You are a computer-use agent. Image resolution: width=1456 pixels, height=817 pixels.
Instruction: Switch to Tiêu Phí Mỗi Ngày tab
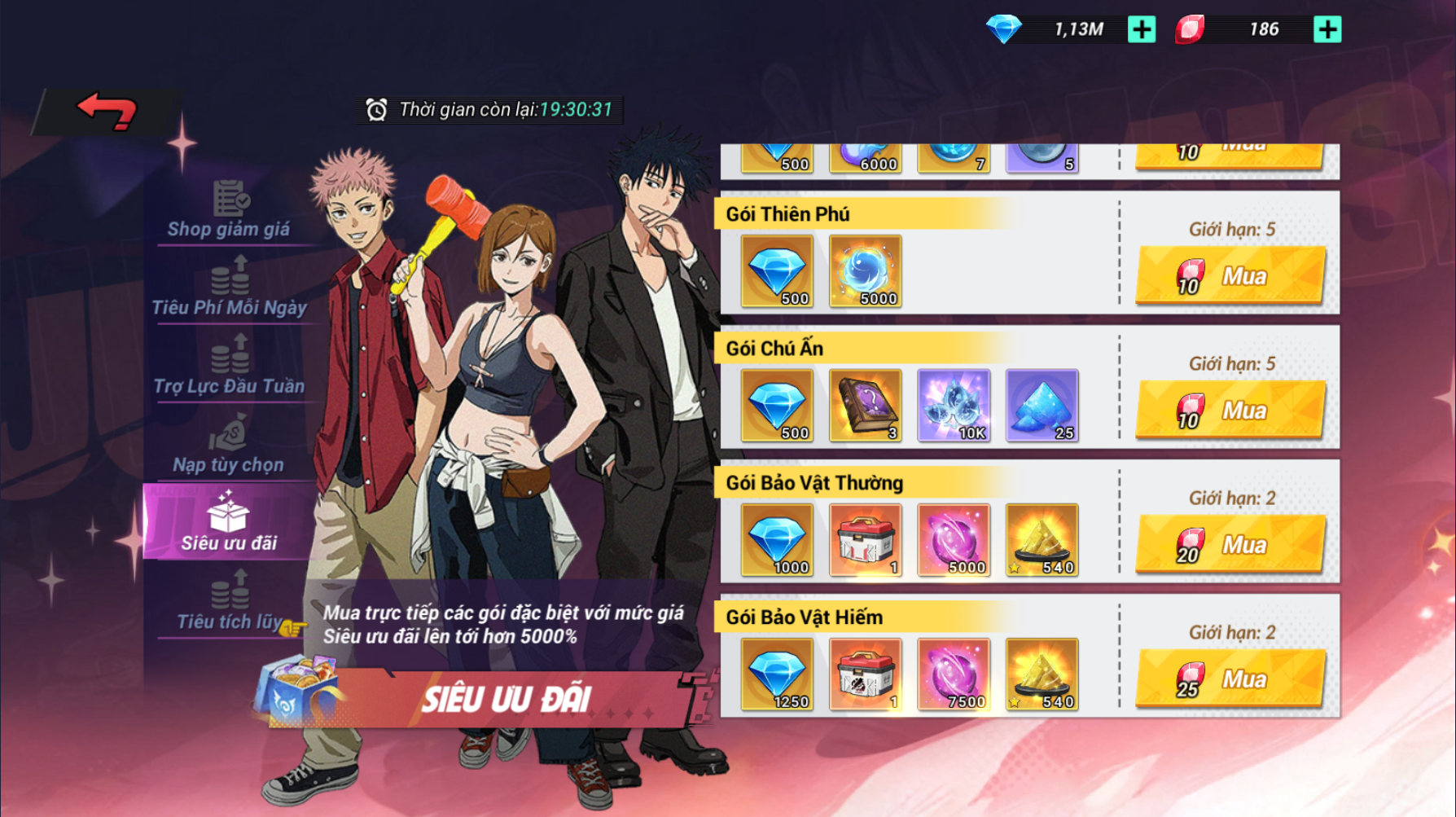[230, 288]
